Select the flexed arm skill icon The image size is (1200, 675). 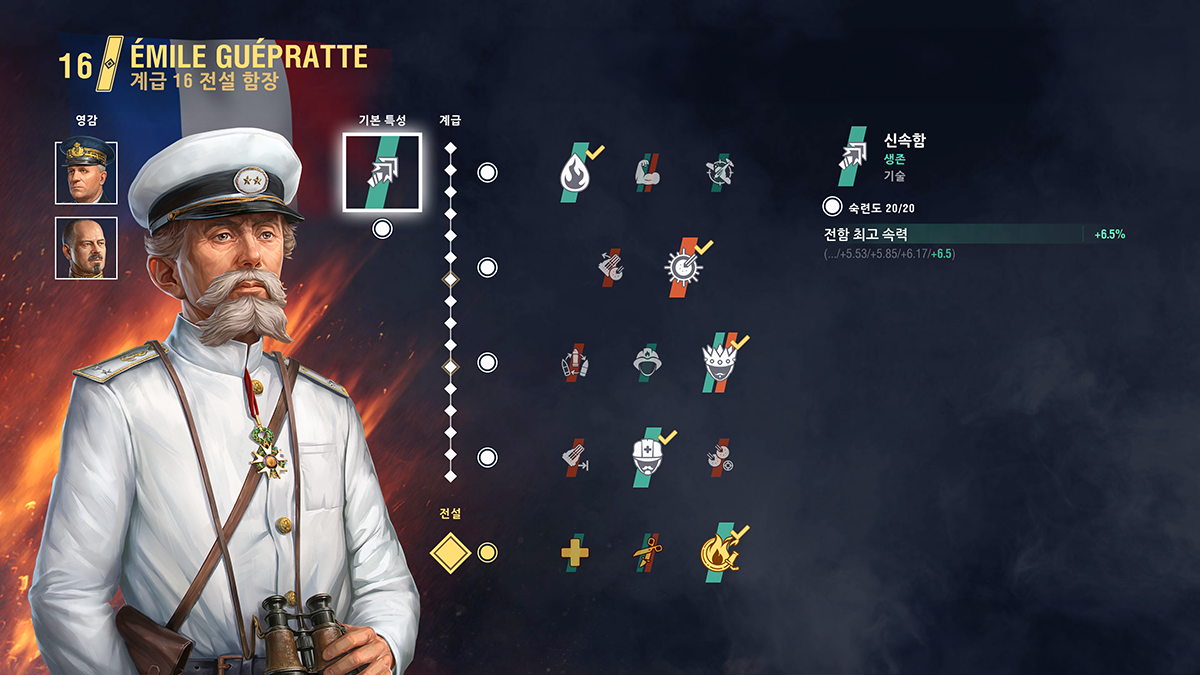coord(646,172)
